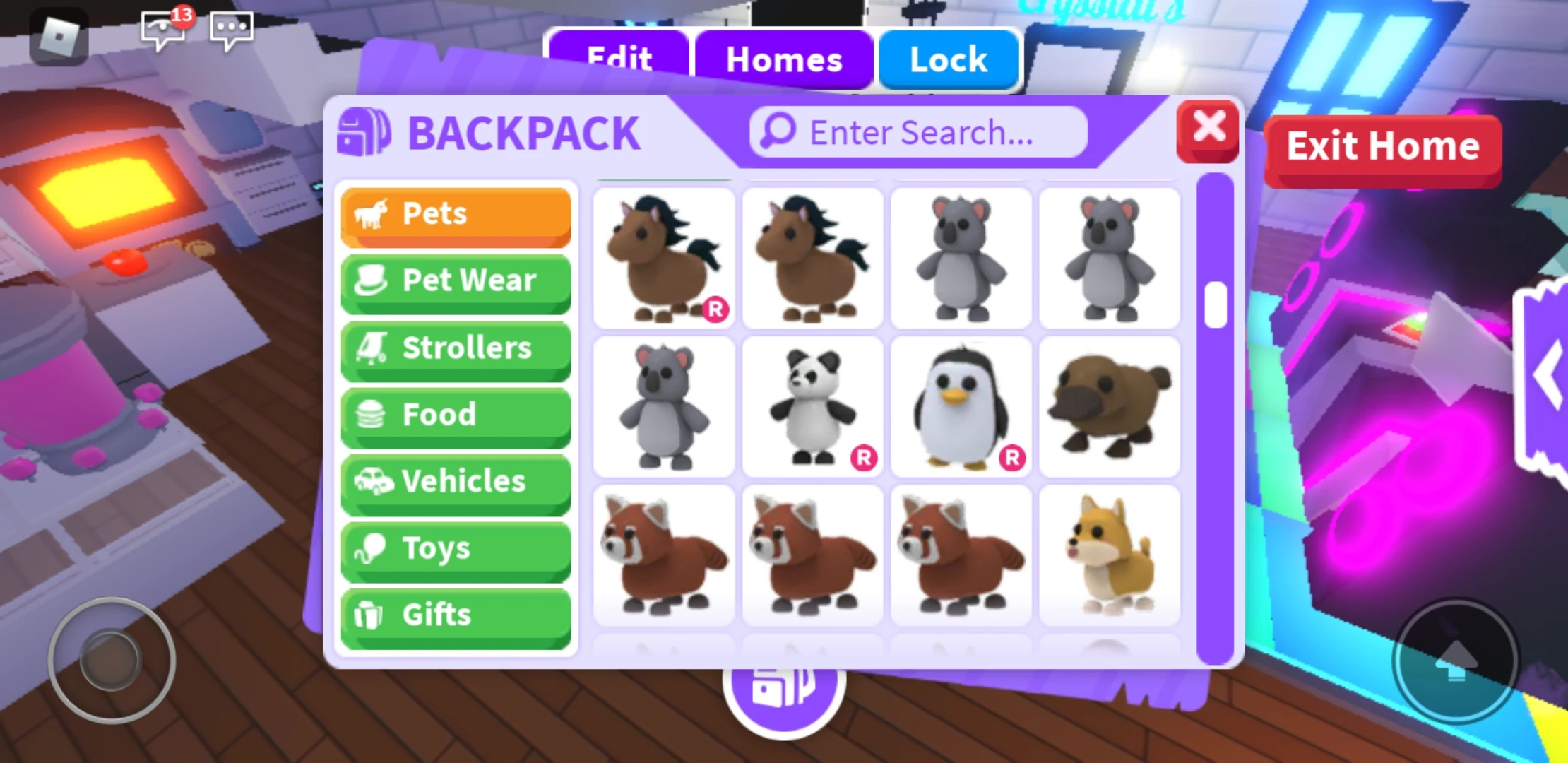This screenshot has height=763, width=1568.
Task: Select the Vehicles category
Action: (456, 481)
